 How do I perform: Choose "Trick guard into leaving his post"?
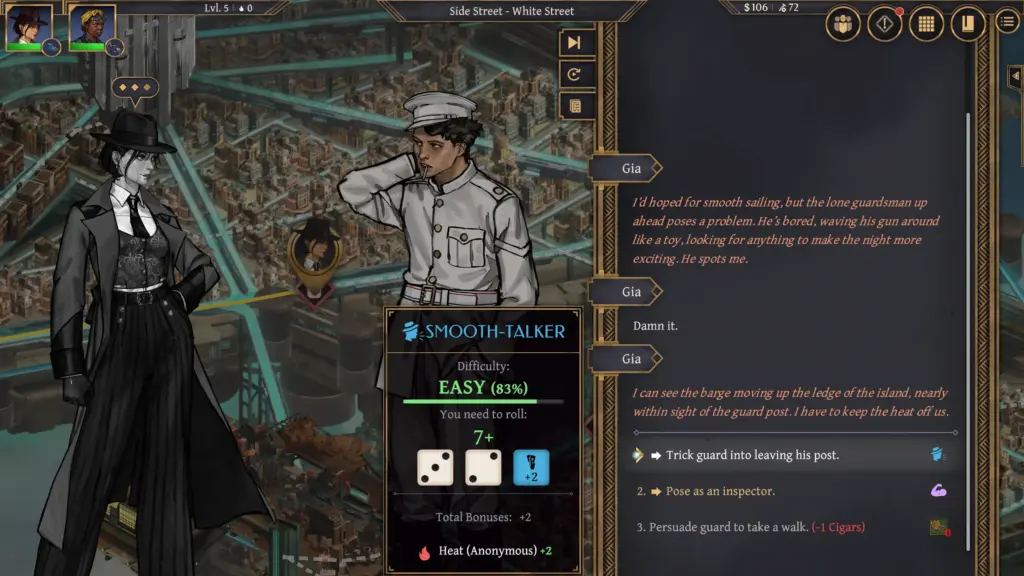(x=753, y=455)
